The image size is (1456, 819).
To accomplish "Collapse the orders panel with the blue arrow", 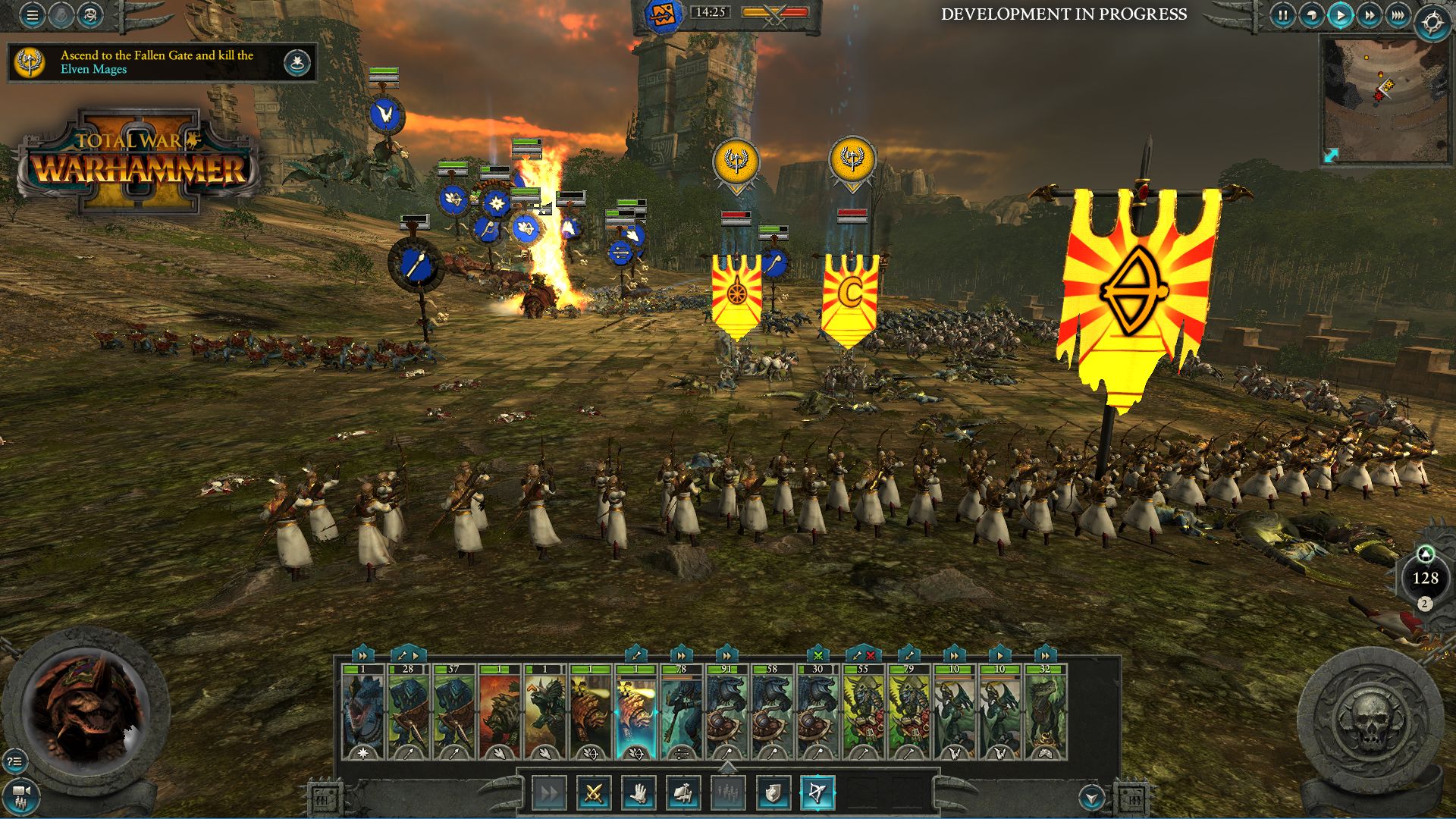I will coord(1092,798).
